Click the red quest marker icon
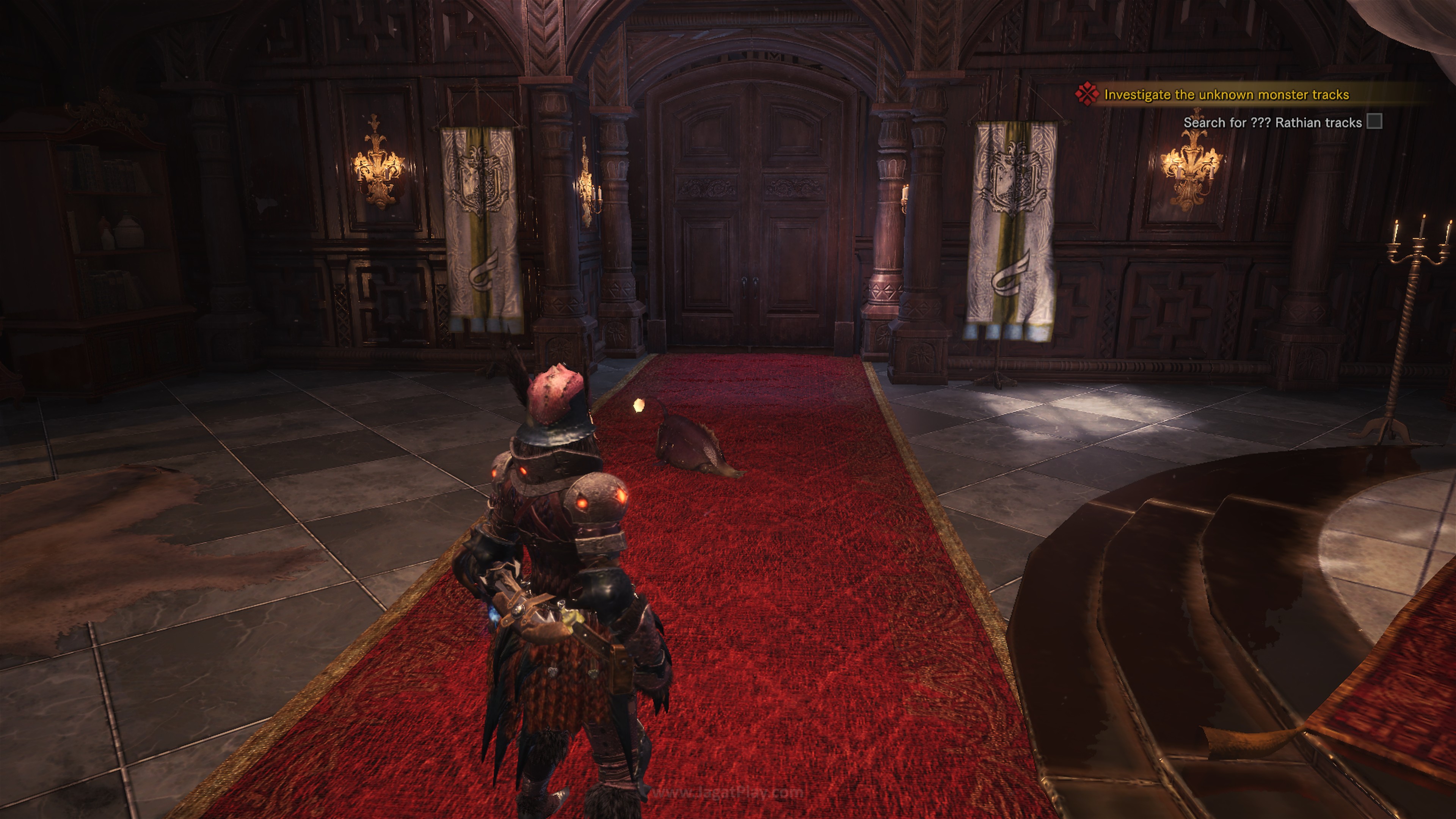This screenshot has width=1456, height=819. coord(1087,94)
